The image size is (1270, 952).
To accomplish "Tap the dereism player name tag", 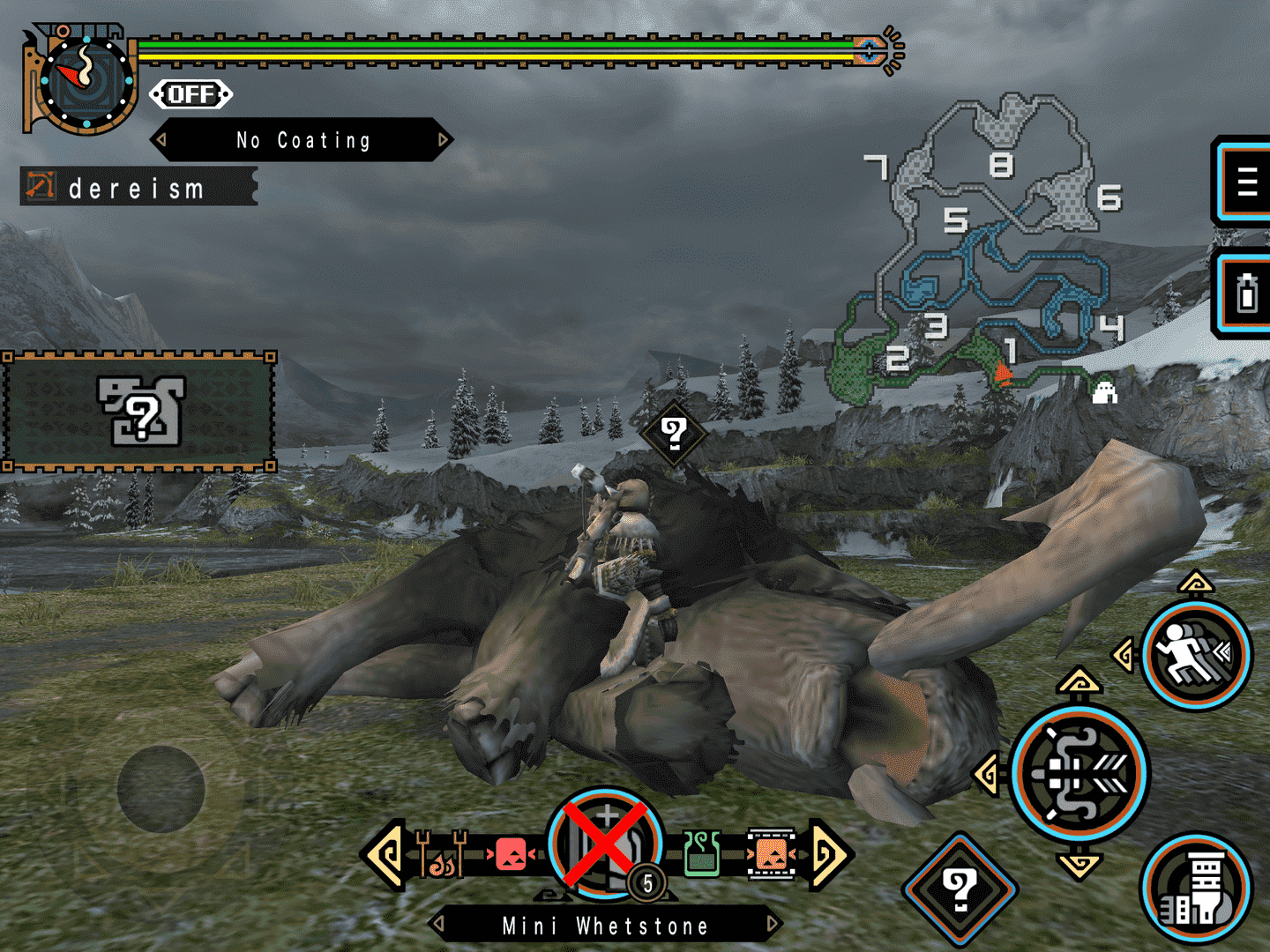I will coord(138,188).
